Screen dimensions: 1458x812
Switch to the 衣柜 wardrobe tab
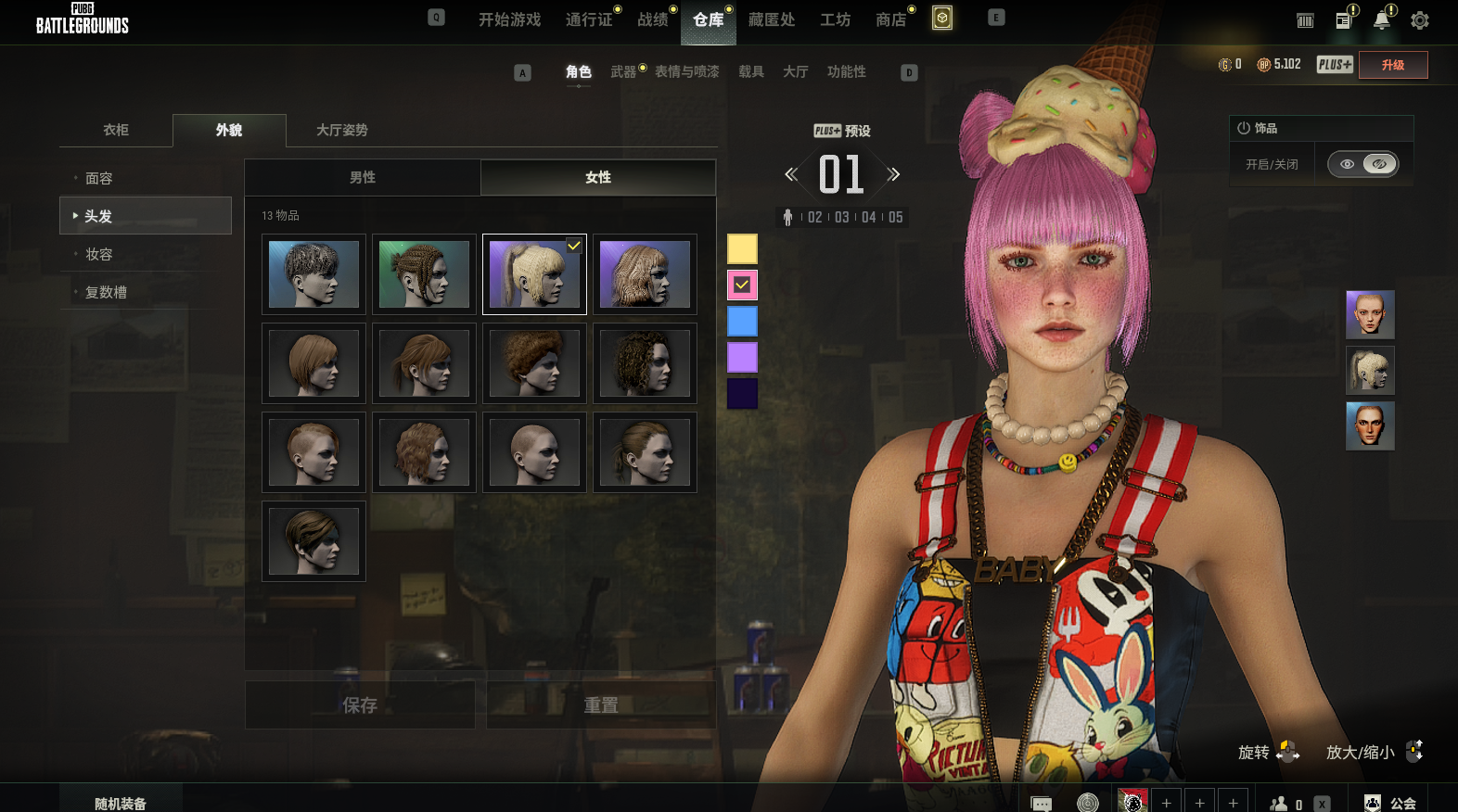point(116,130)
